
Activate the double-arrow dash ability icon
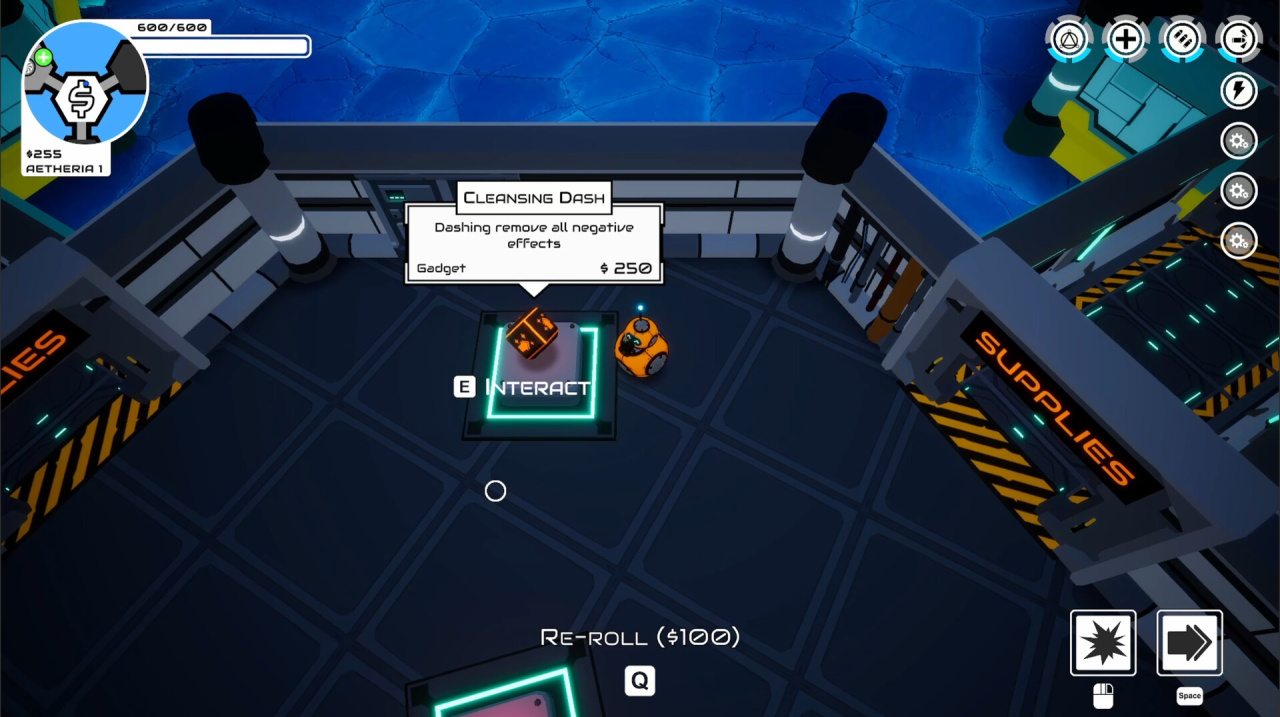(x=1189, y=643)
